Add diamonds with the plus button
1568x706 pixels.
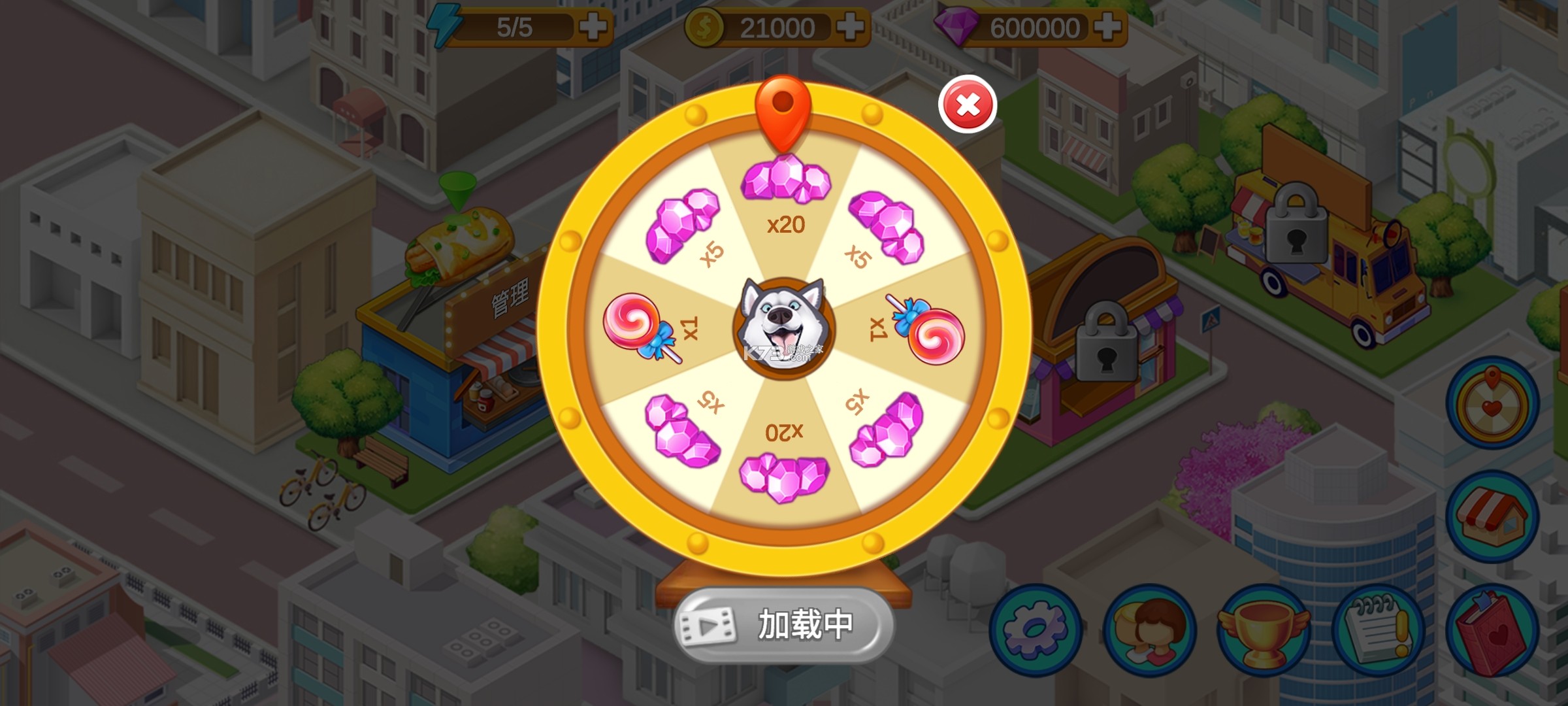coord(1111,26)
